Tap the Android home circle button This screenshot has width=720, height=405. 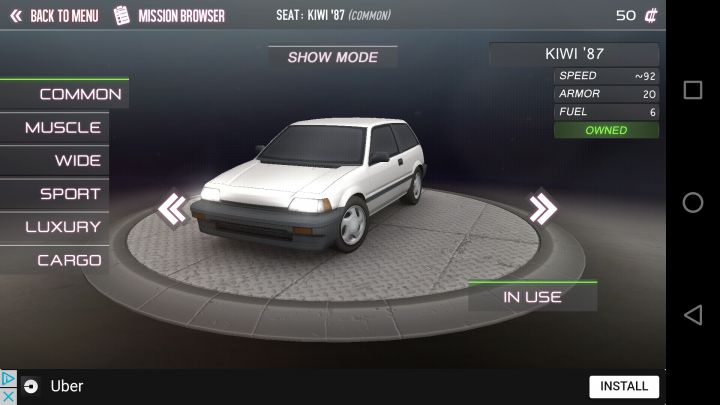tap(692, 203)
